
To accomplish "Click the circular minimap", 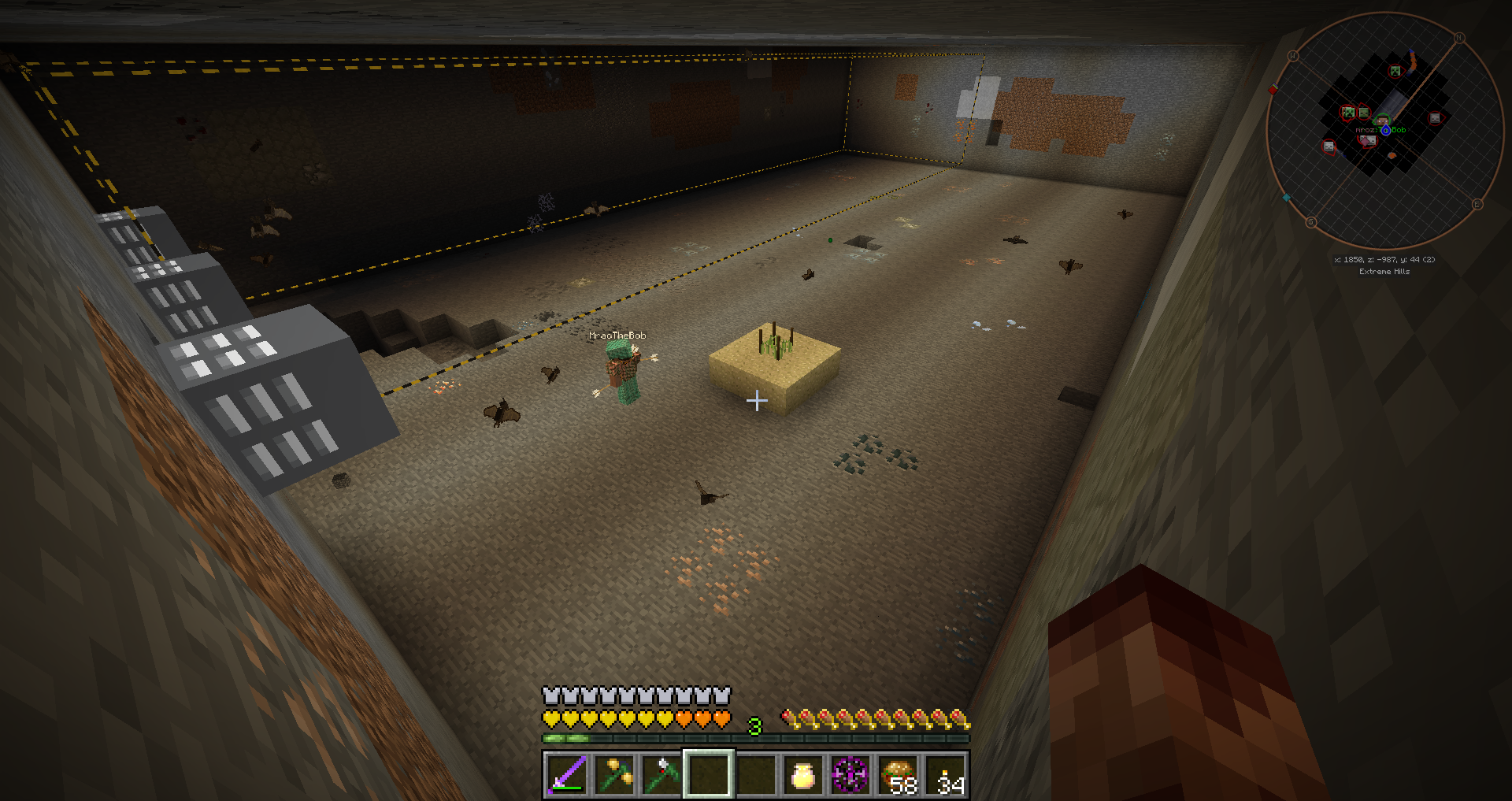I will pos(1384,129).
